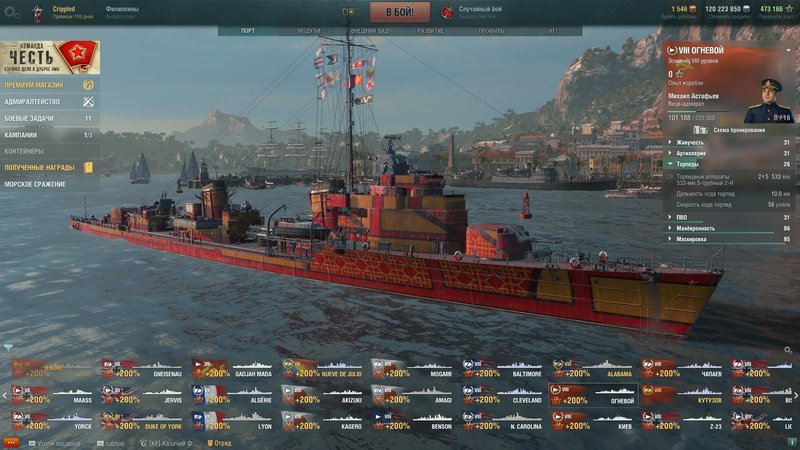This screenshot has width=800, height=450.
Task: Open the Премиум магазин
Action: point(48,85)
